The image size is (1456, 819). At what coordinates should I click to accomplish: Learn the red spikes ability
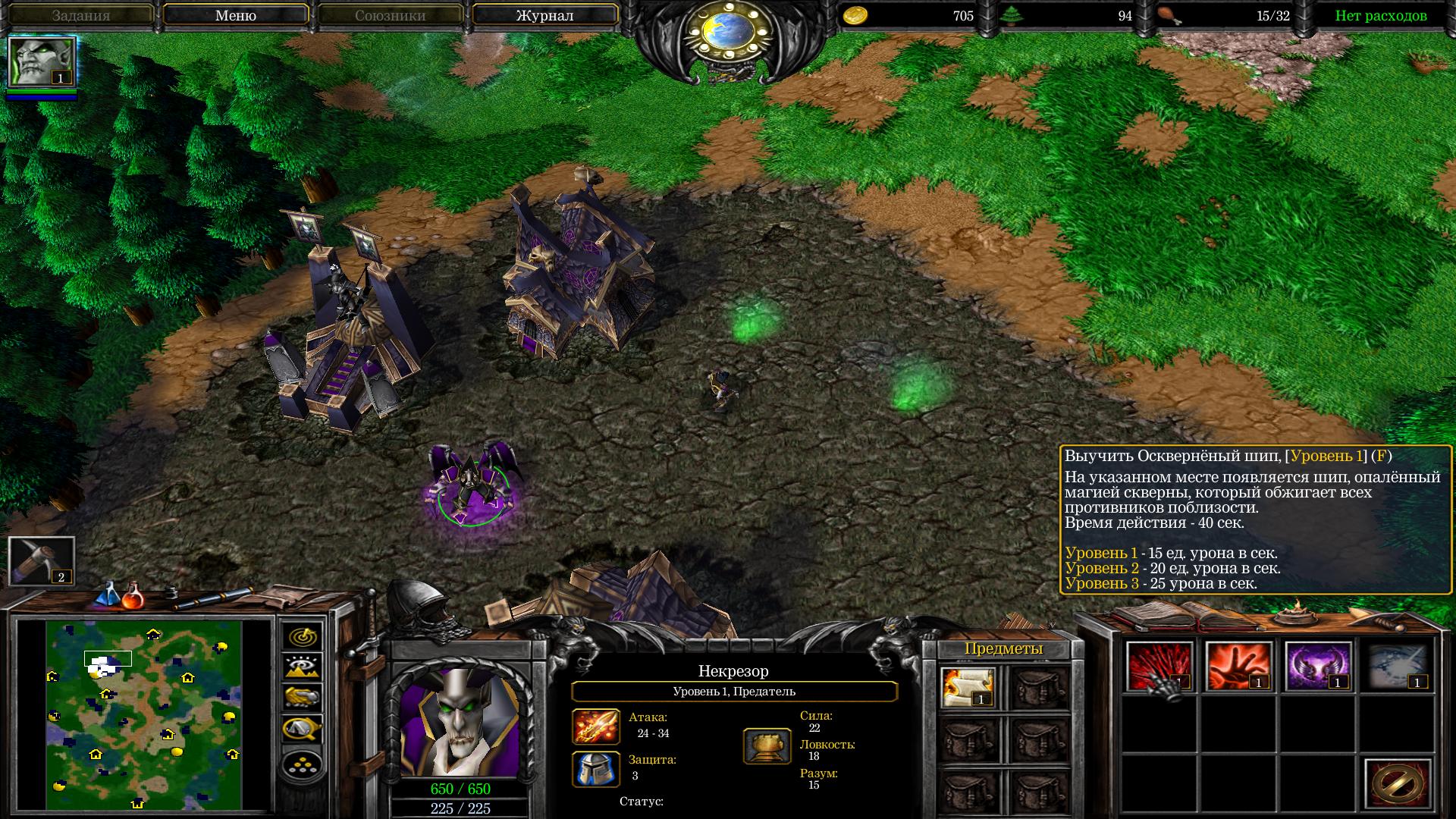[x=1159, y=666]
